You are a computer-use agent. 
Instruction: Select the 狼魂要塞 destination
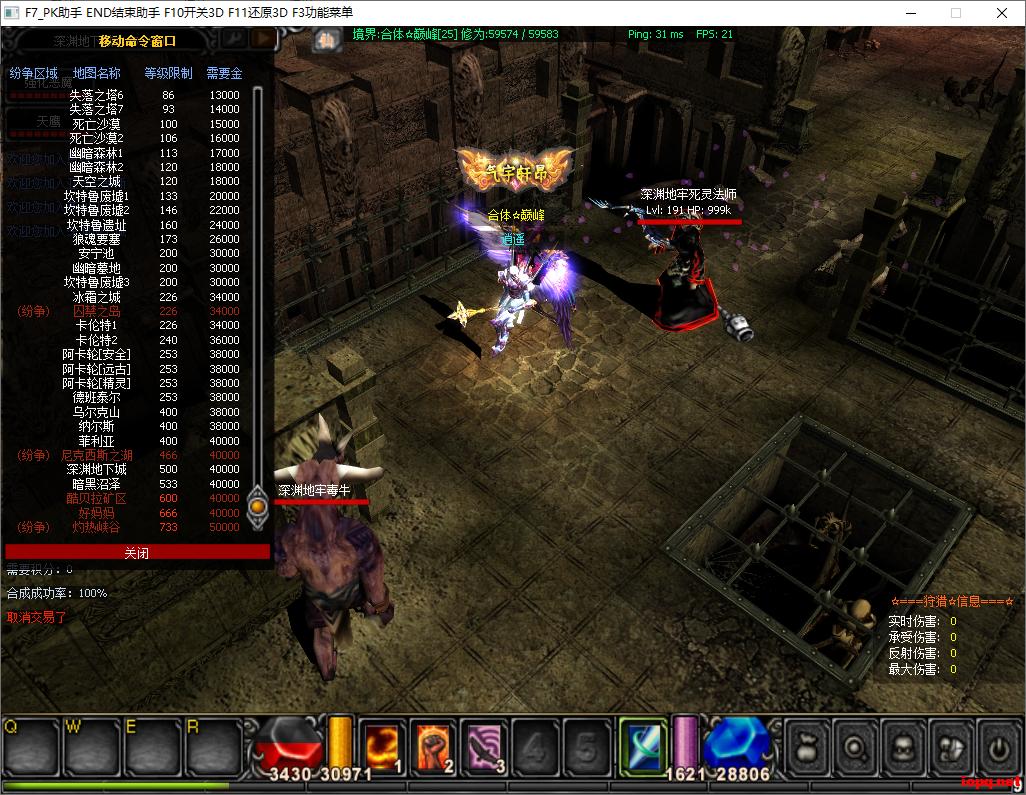(x=97, y=239)
